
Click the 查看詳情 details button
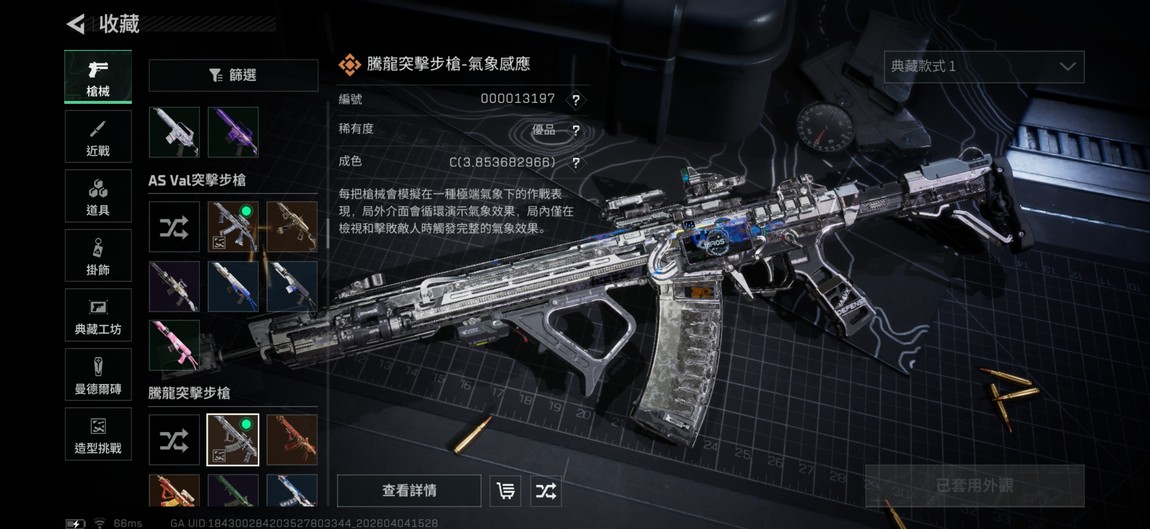409,491
